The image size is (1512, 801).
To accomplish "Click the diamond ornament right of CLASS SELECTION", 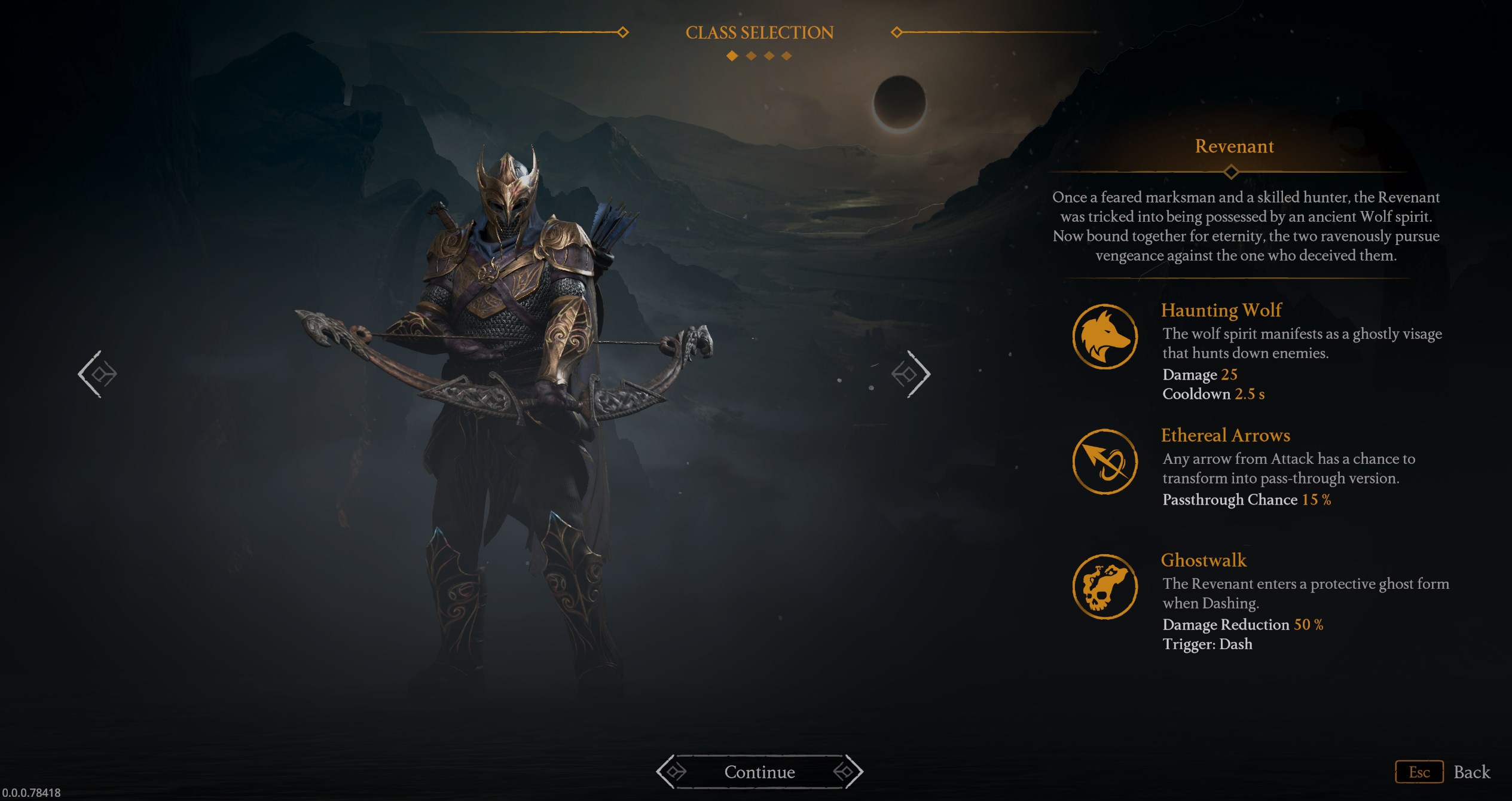I will coord(896,32).
